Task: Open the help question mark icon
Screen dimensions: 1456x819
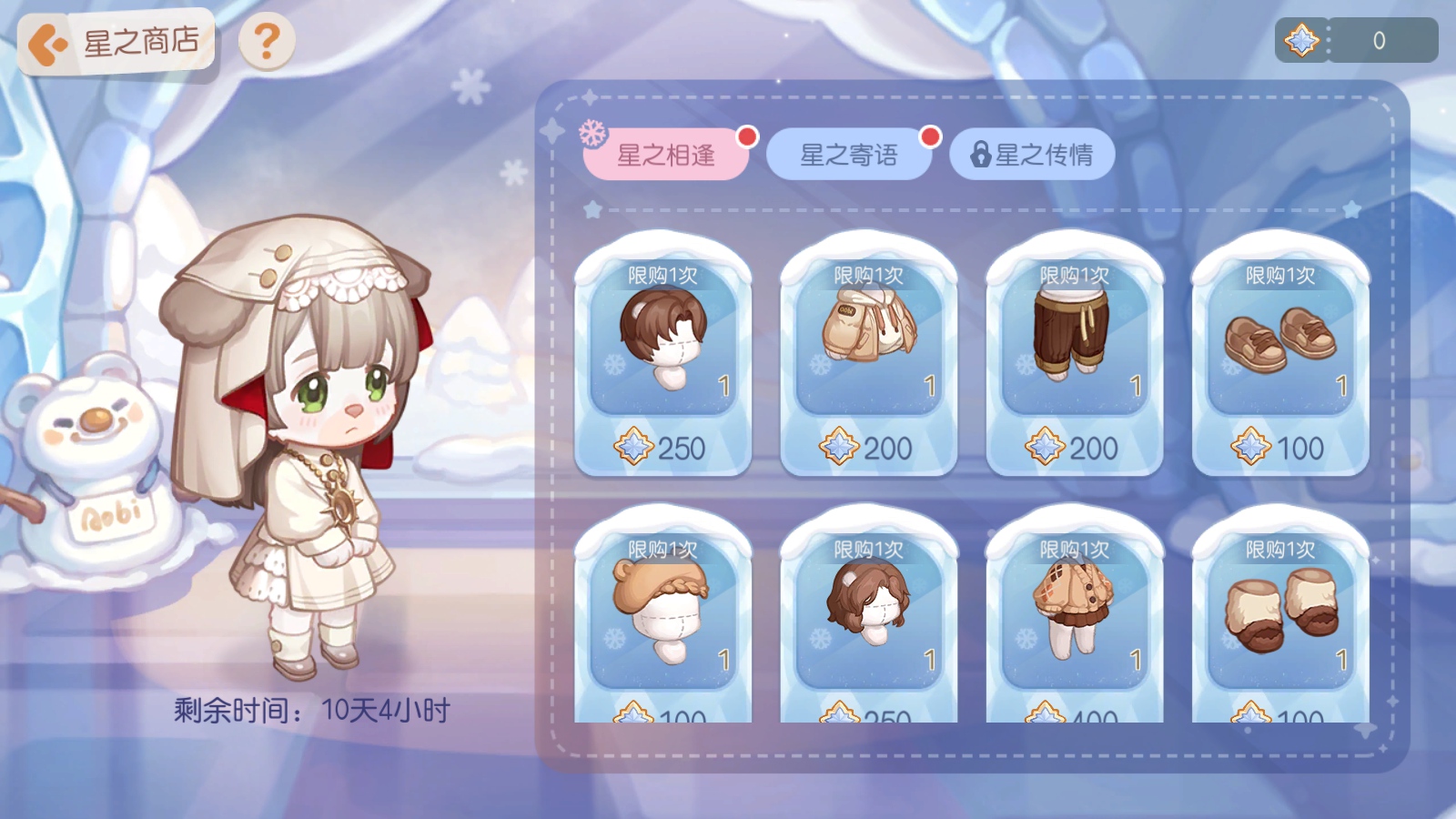Action: click(264, 43)
